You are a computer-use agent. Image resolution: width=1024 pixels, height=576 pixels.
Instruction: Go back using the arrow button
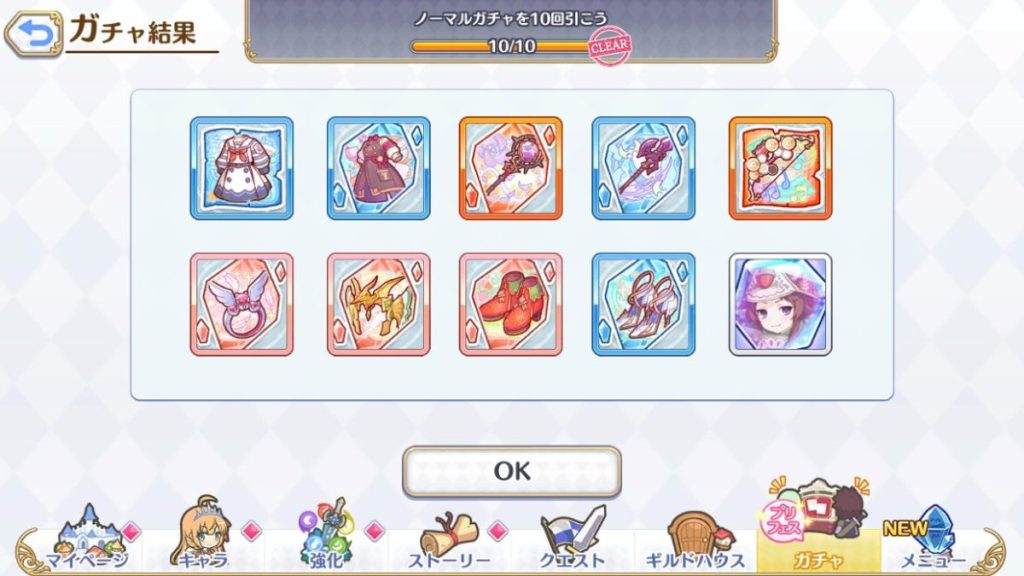pyautogui.click(x=33, y=34)
